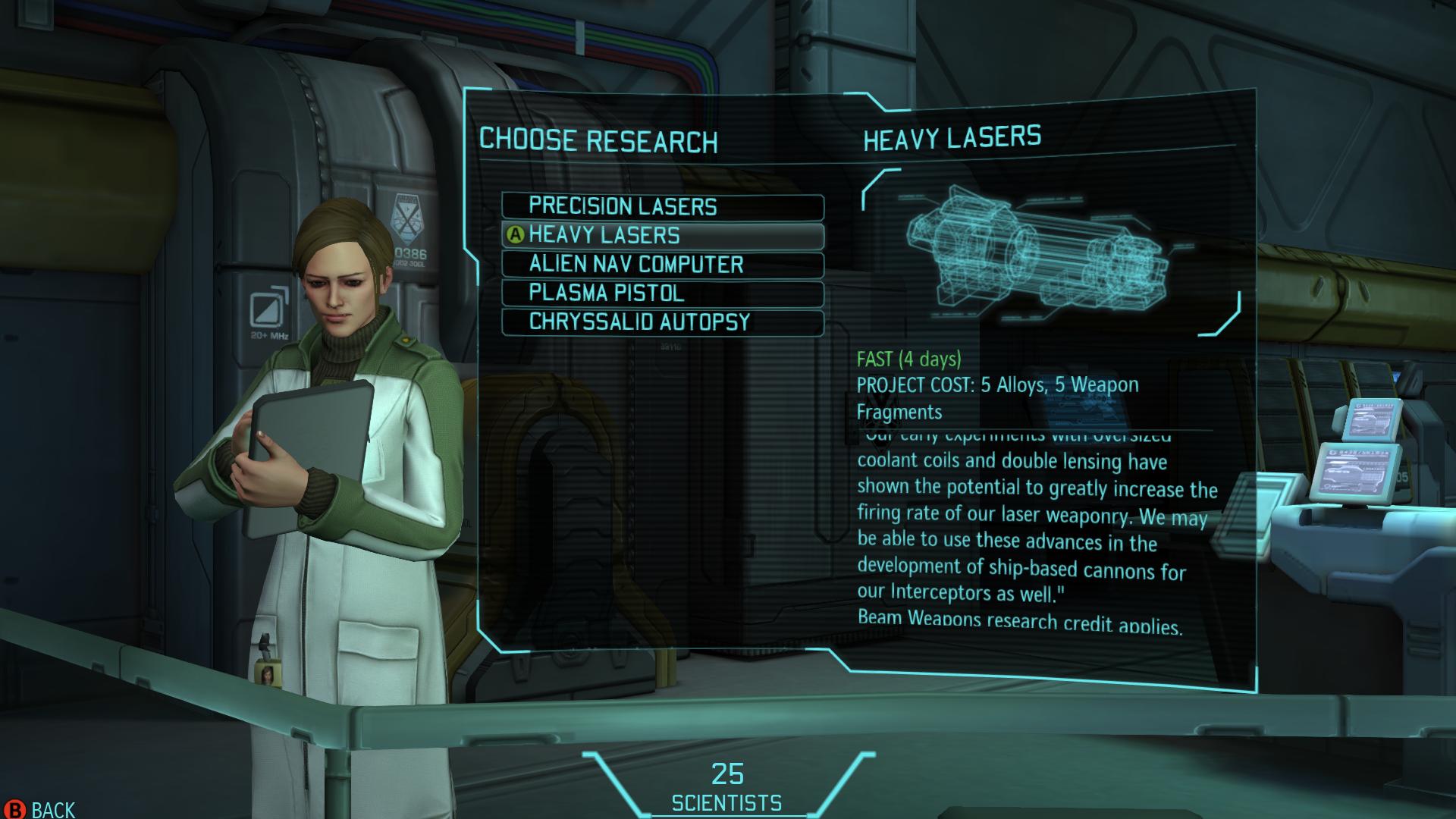The width and height of the screenshot is (1456, 819).
Task: Click the PROJECT COST alloys line
Action: 997,385
